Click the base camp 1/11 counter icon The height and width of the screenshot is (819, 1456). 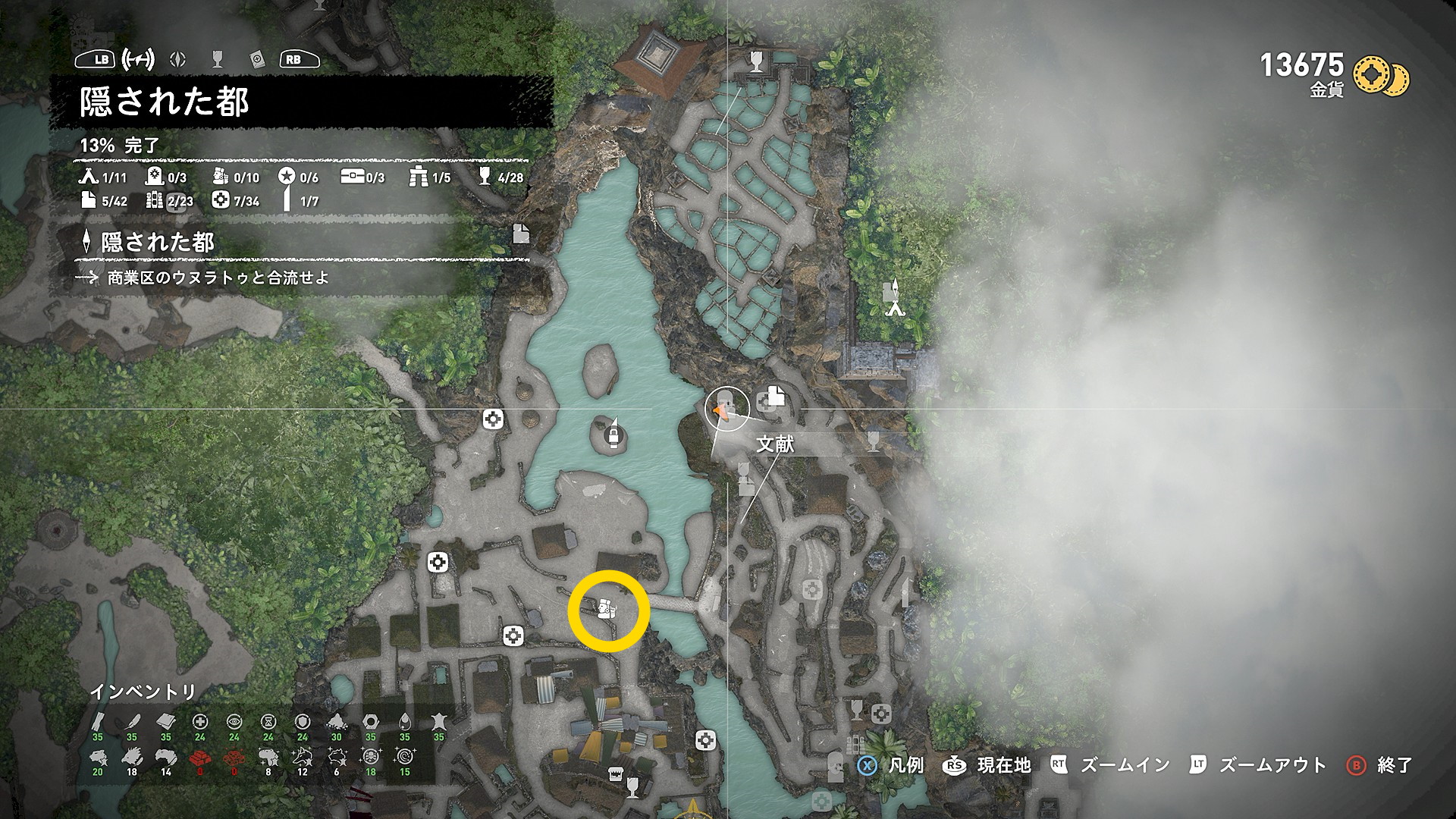click(x=89, y=177)
